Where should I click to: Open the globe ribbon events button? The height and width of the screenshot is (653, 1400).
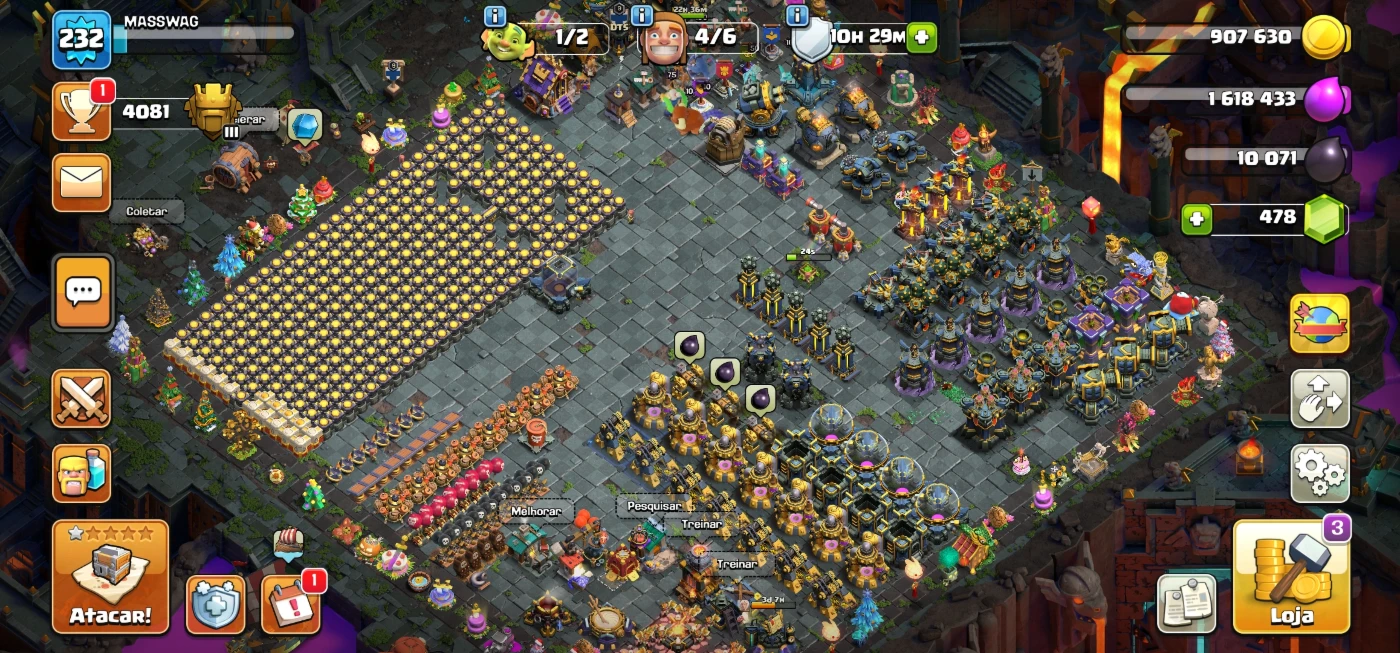(1320, 324)
